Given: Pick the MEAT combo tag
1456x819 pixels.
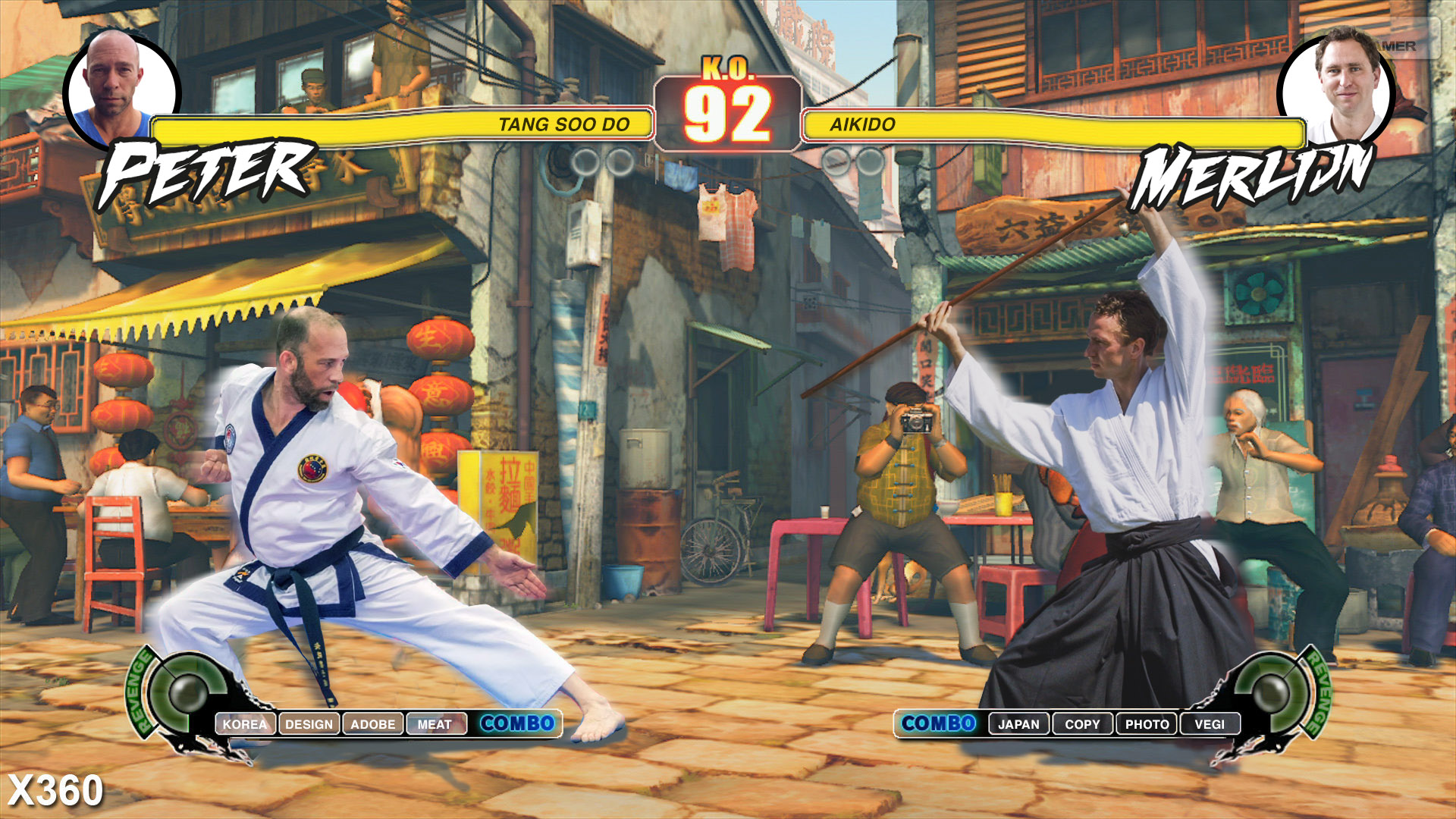Looking at the screenshot, I should click(435, 724).
